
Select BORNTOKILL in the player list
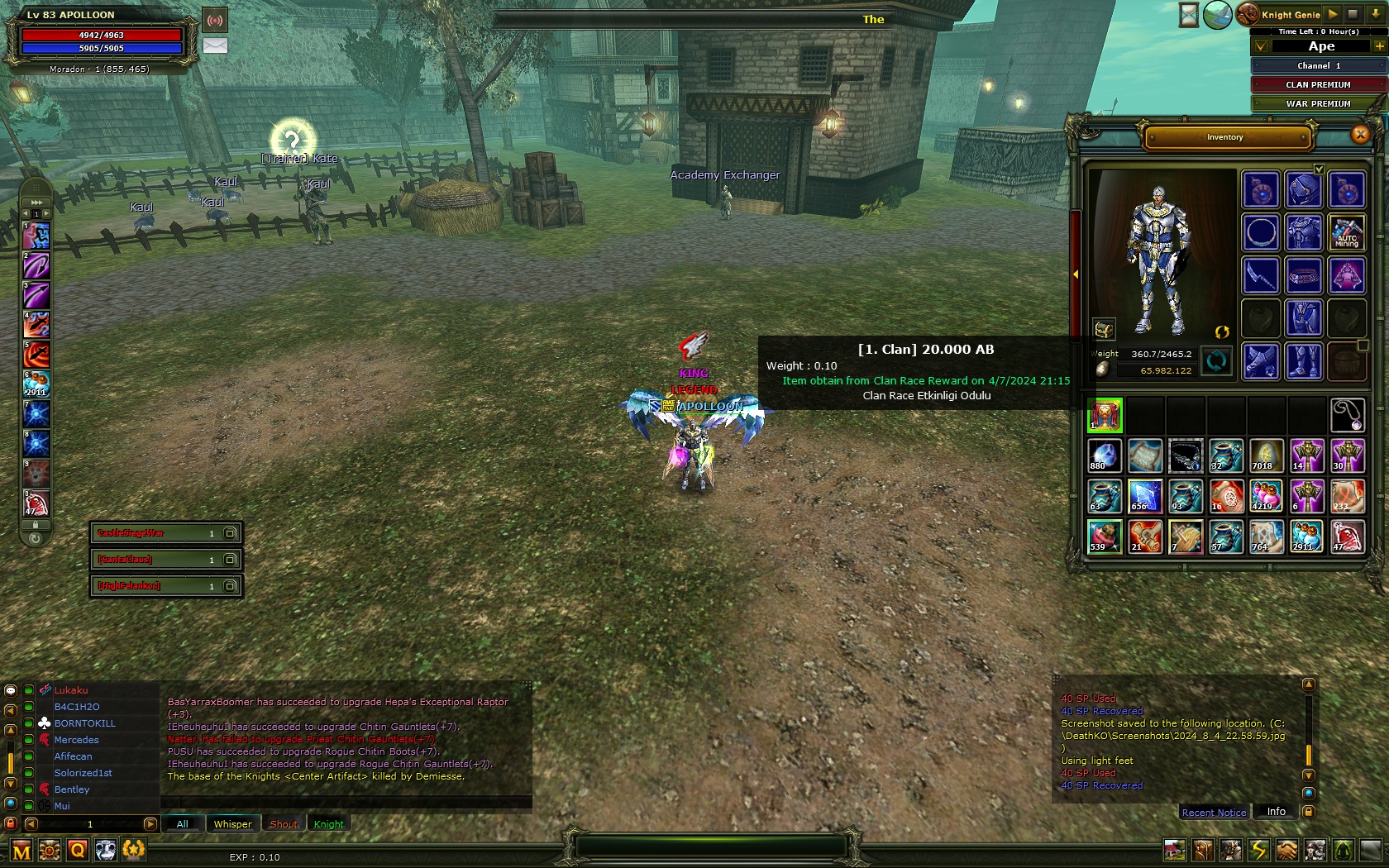pos(84,723)
